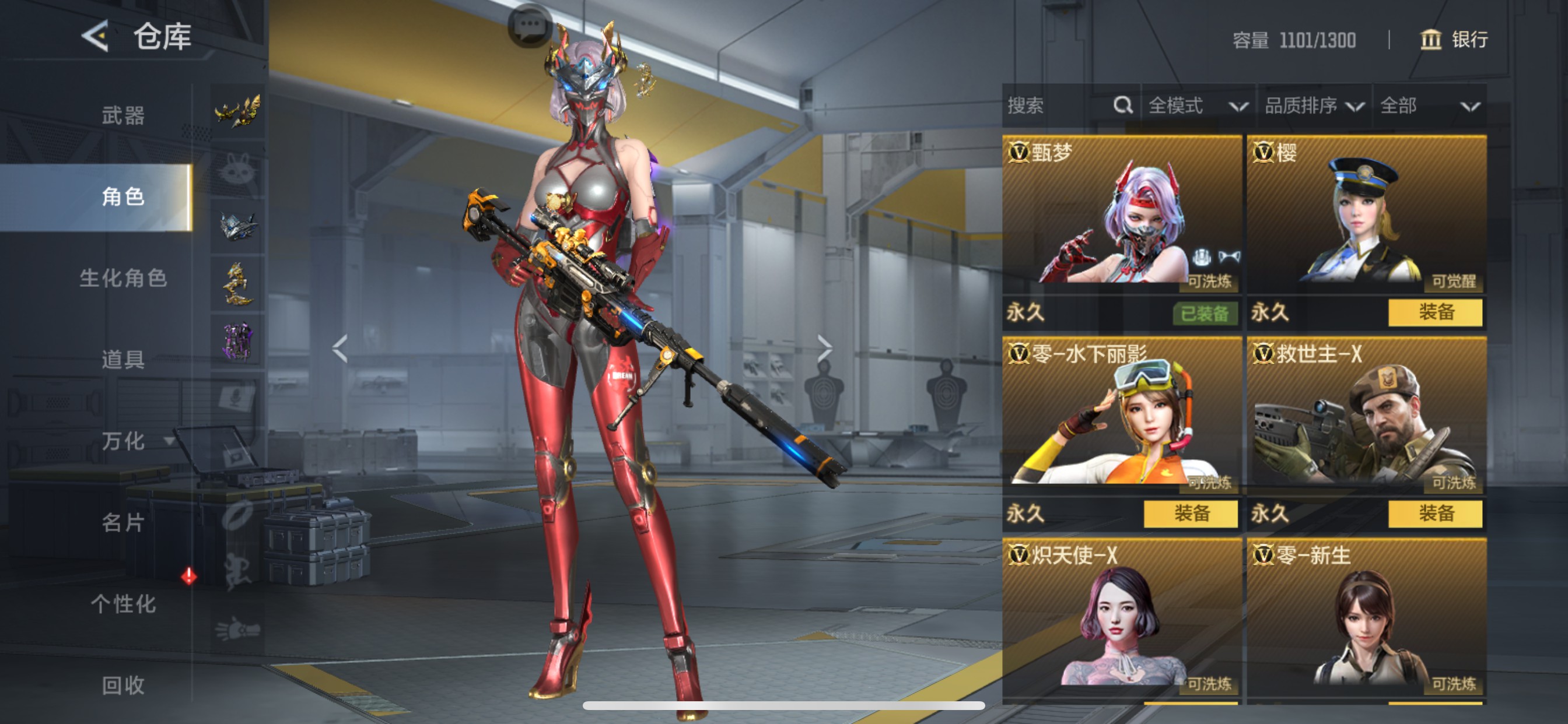Screen dimensions: 1568x724
Task: Open the 名片 name card tab
Action: point(123,523)
